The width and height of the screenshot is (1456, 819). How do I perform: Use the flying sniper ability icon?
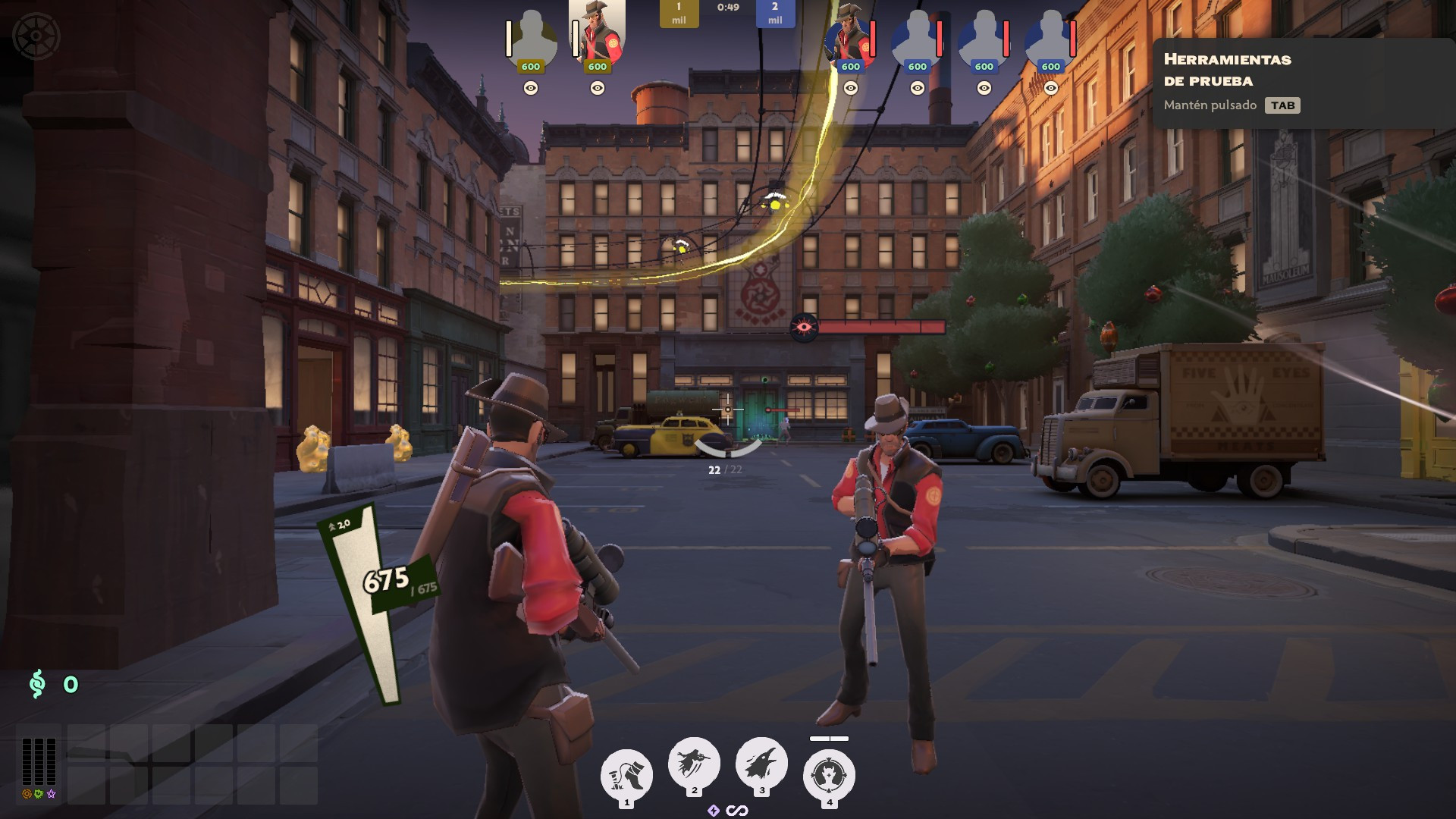pos(694,763)
